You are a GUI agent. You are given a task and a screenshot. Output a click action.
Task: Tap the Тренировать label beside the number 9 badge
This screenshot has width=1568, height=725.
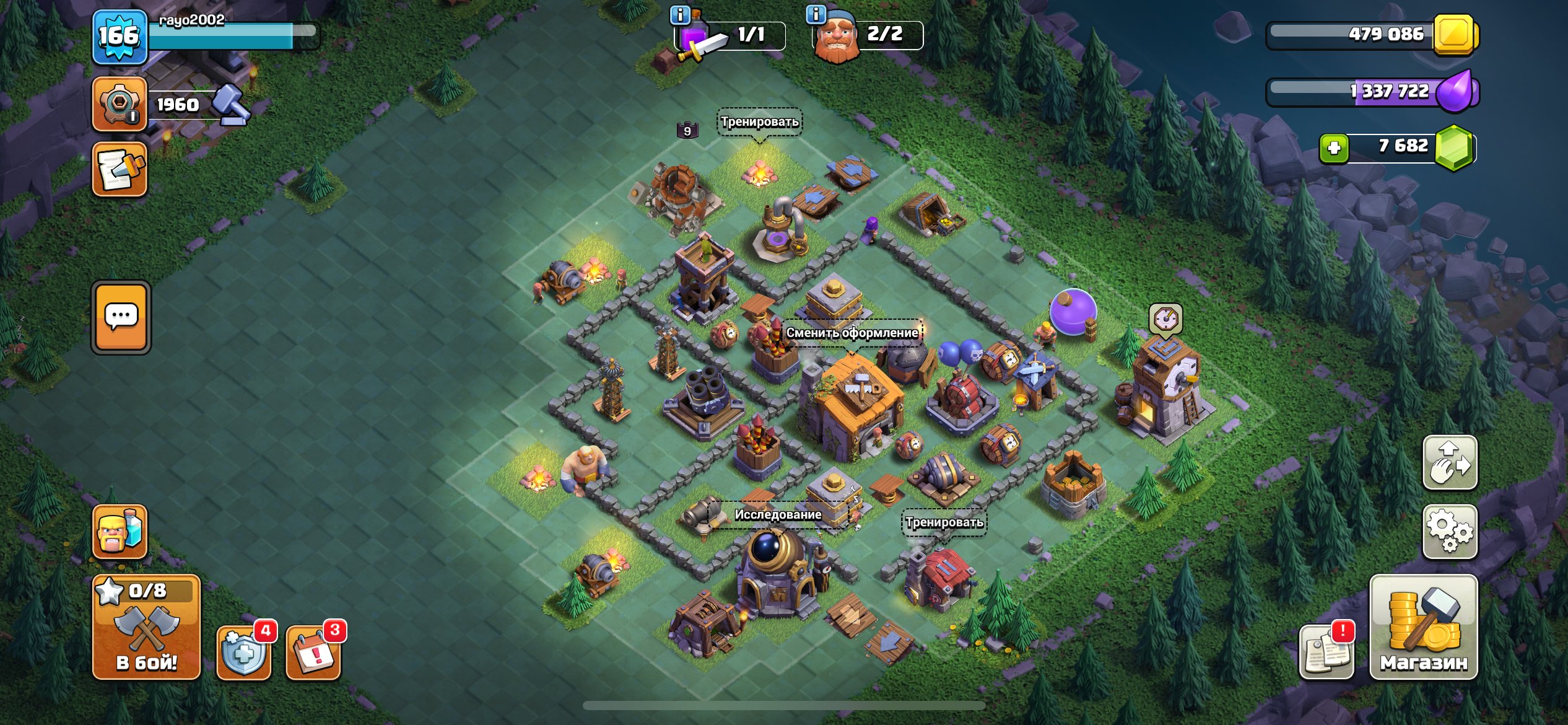[x=759, y=122]
